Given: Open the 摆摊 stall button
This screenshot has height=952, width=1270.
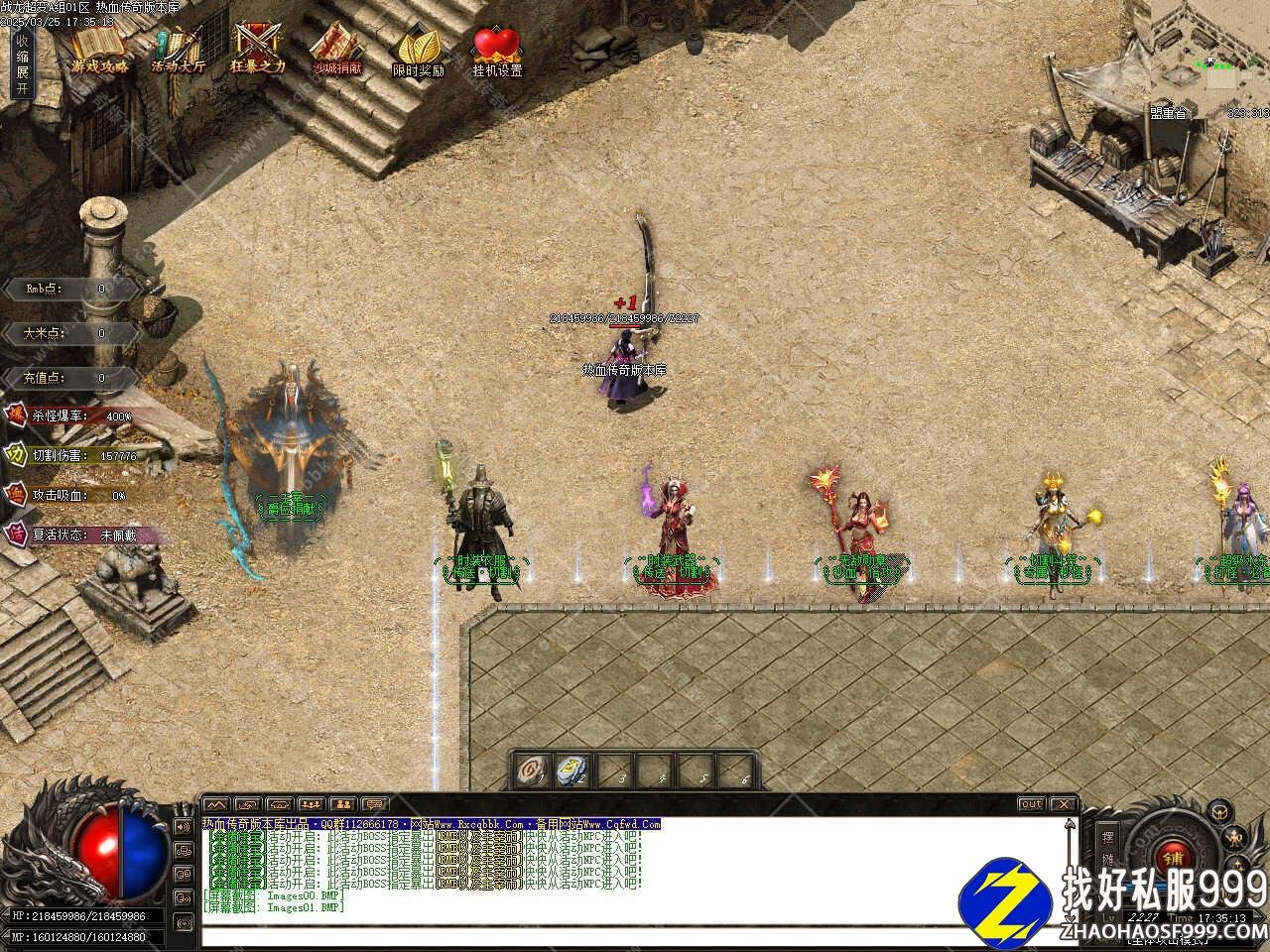Looking at the screenshot, I should coord(1107,846).
